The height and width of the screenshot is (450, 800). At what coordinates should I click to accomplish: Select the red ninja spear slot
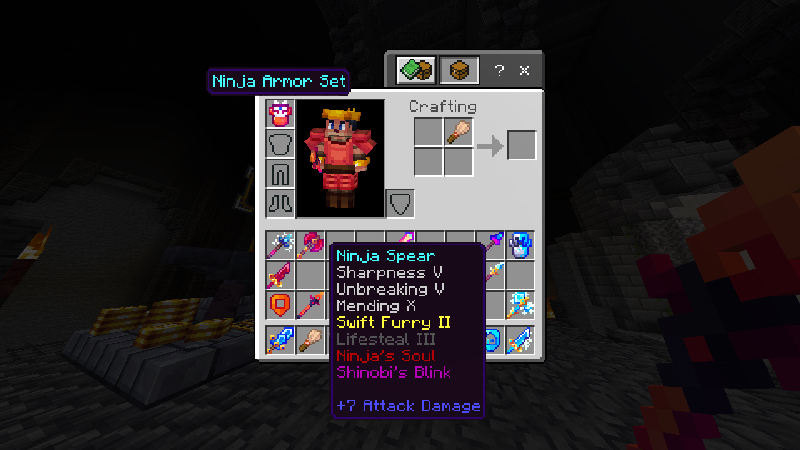click(x=310, y=305)
